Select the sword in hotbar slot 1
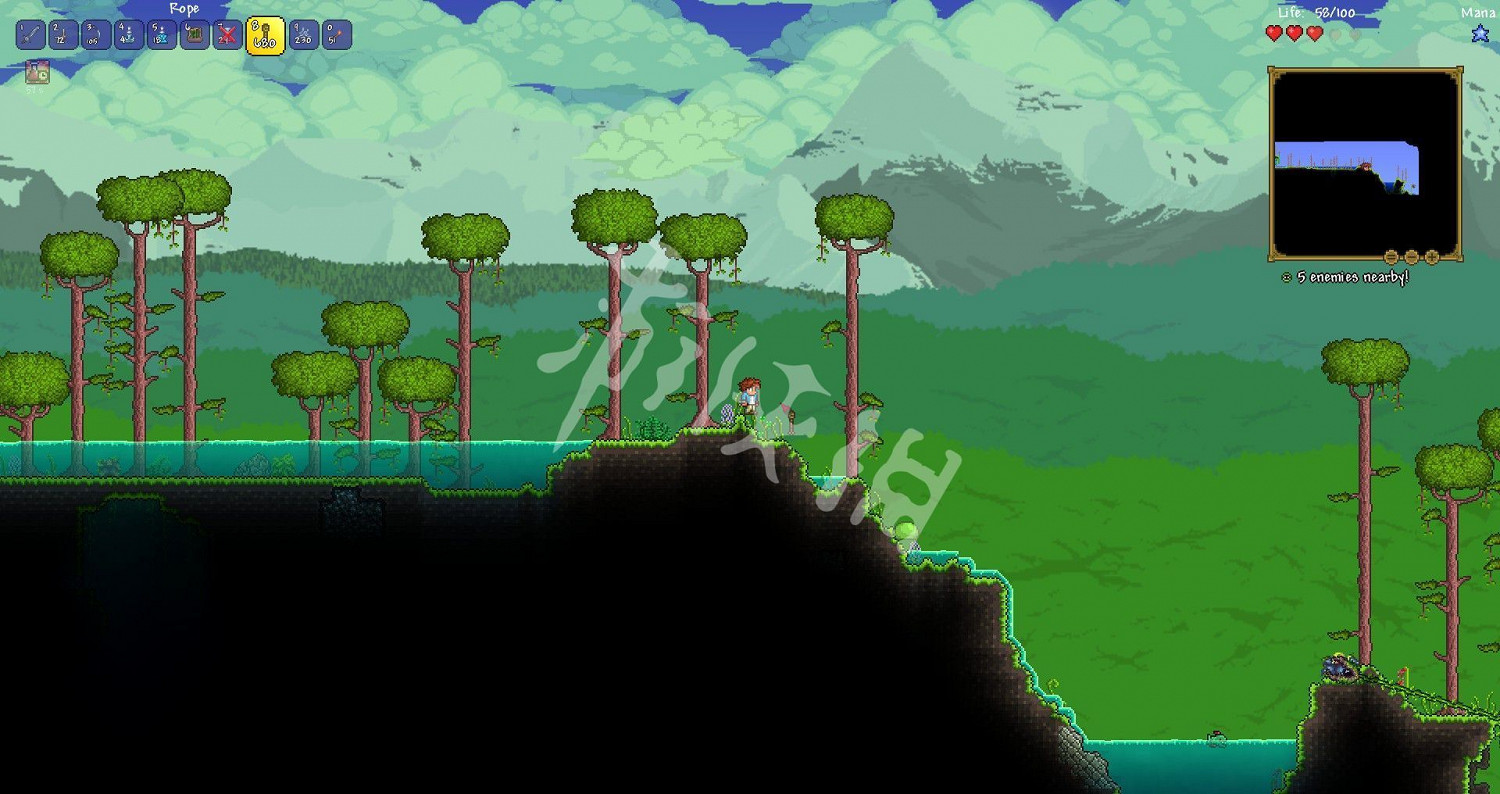The height and width of the screenshot is (794, 1500). click(29, 34)
